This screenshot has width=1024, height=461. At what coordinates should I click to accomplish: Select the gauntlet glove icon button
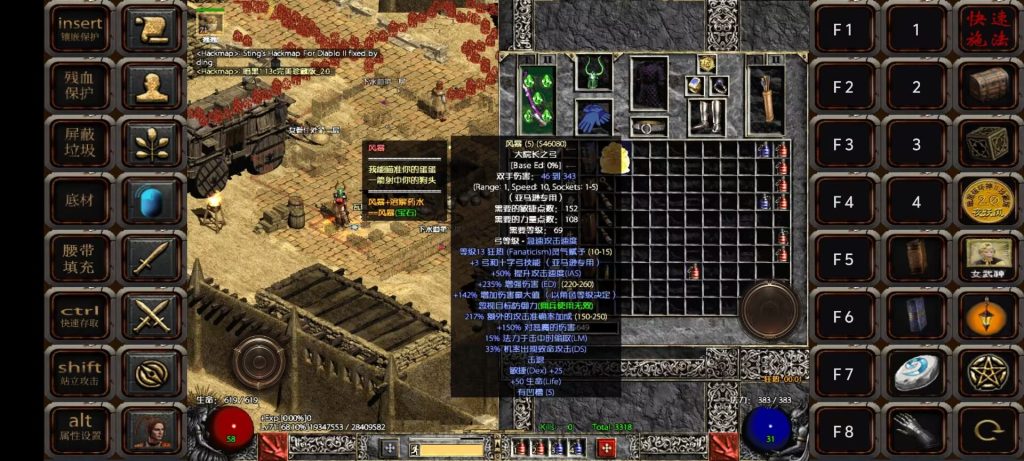tap(916, 431)
